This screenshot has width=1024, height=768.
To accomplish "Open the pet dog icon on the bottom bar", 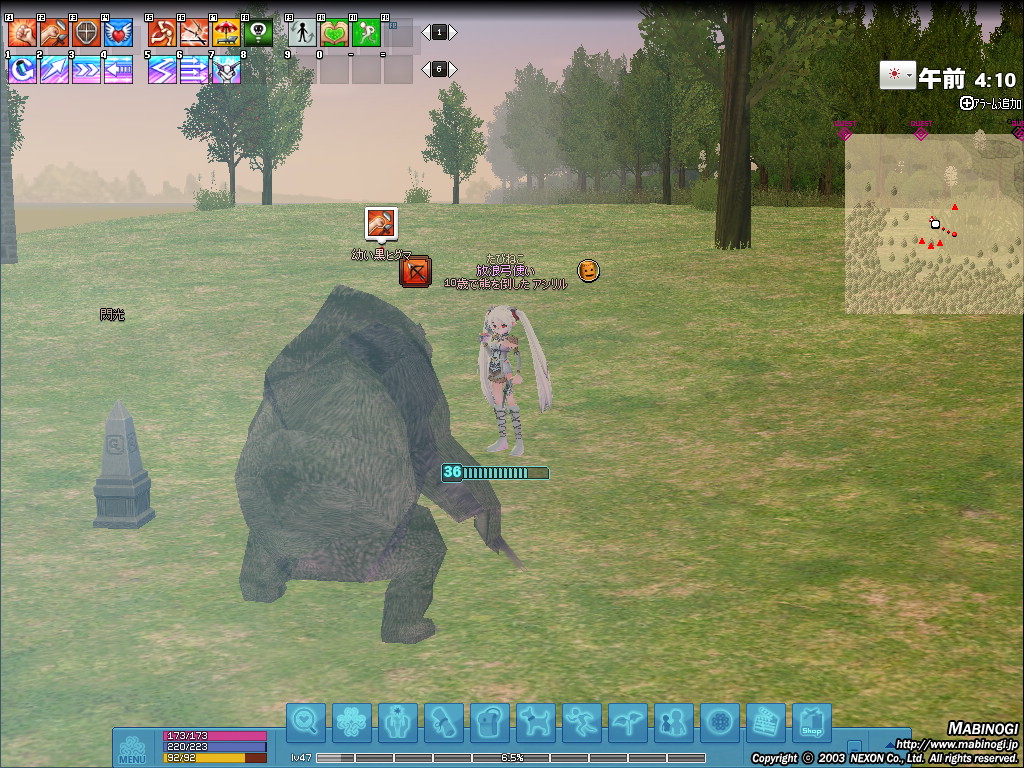I will [x=536, y=722].
